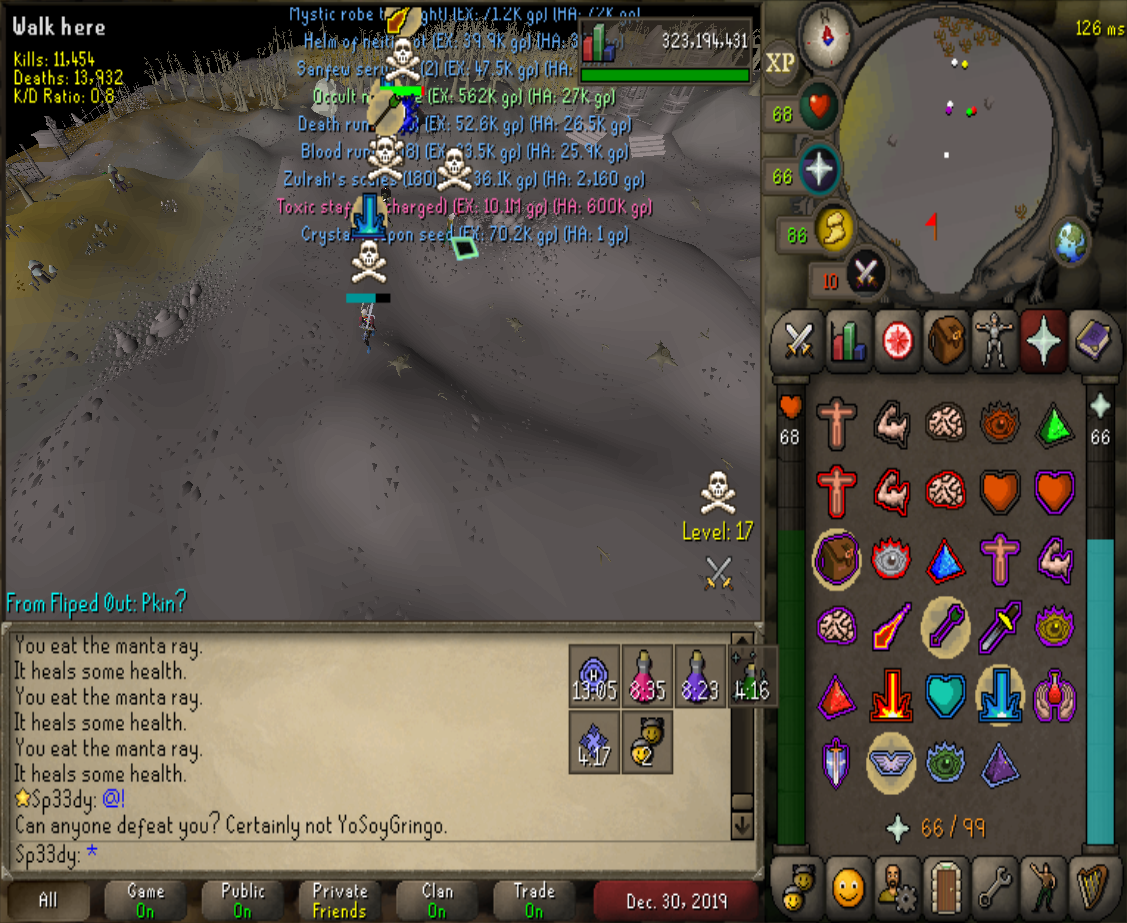Show the Worn Equipment tab
The width and height of the screenshot is (1127, 923).
[993, 340]
